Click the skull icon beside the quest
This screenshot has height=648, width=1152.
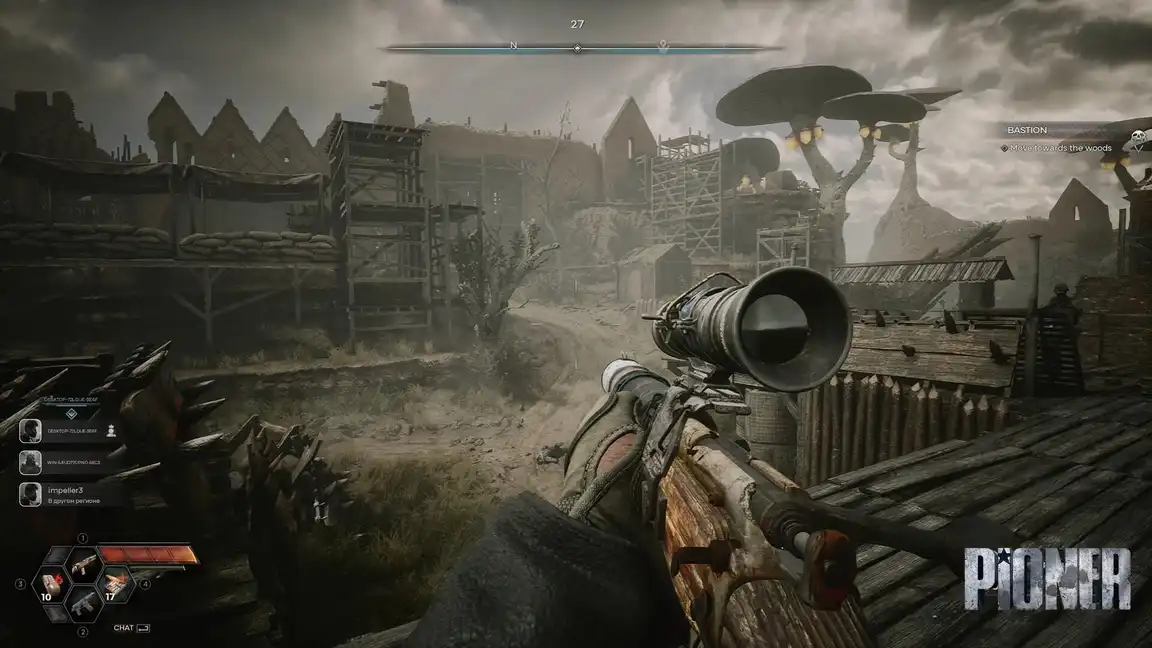coord(1137,140)
